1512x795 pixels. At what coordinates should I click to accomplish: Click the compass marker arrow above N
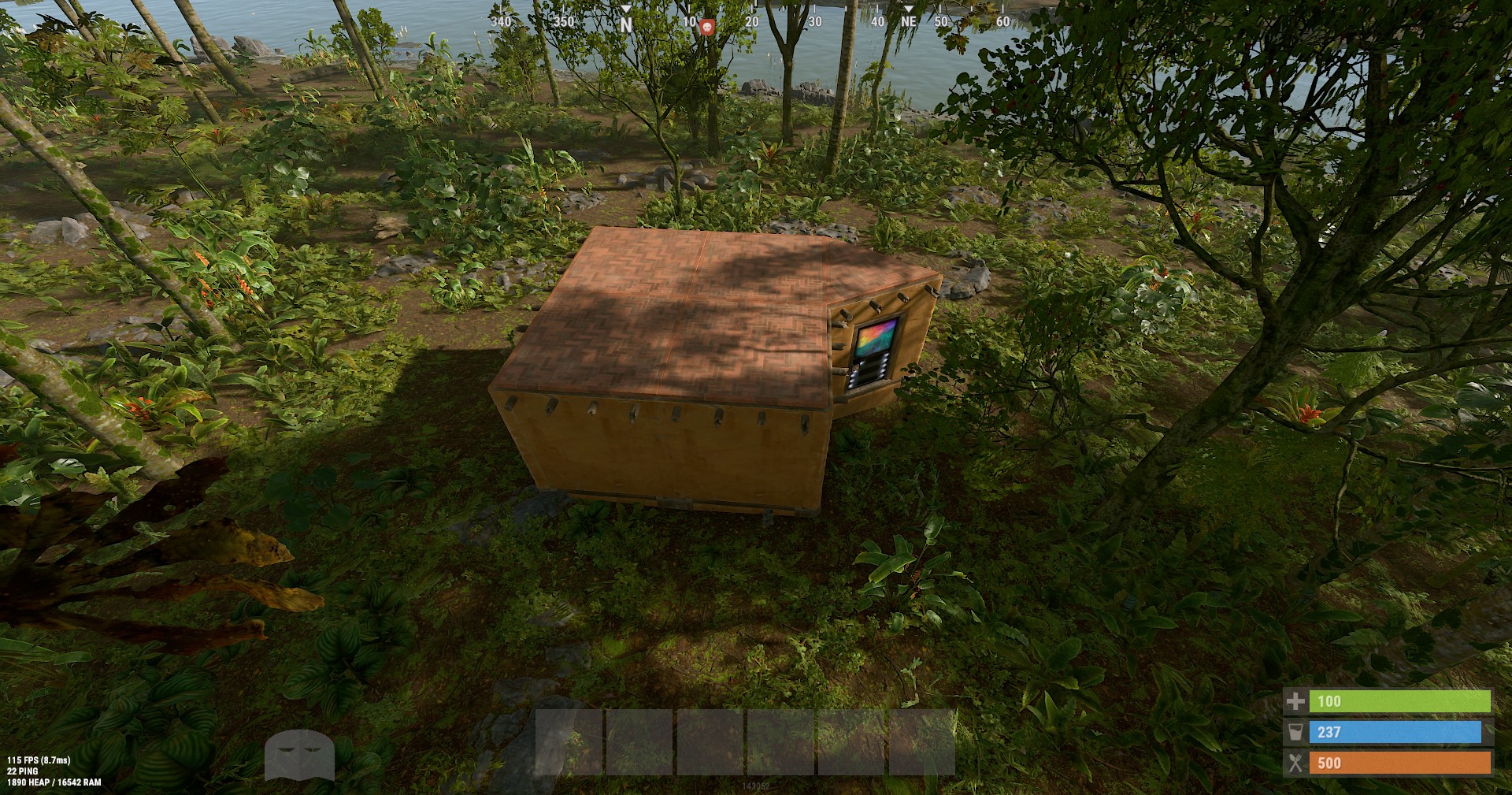[624, 6]
